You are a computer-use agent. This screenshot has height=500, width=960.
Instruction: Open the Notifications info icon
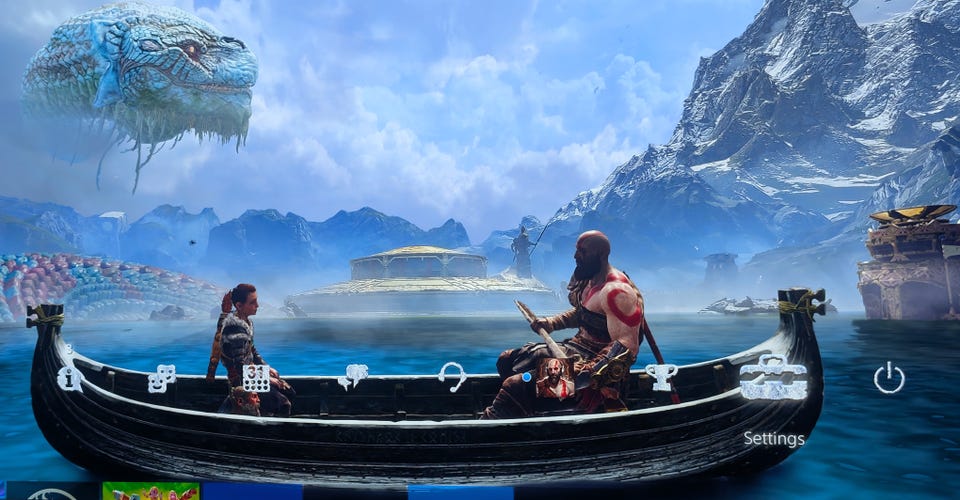tap(70, 377)
